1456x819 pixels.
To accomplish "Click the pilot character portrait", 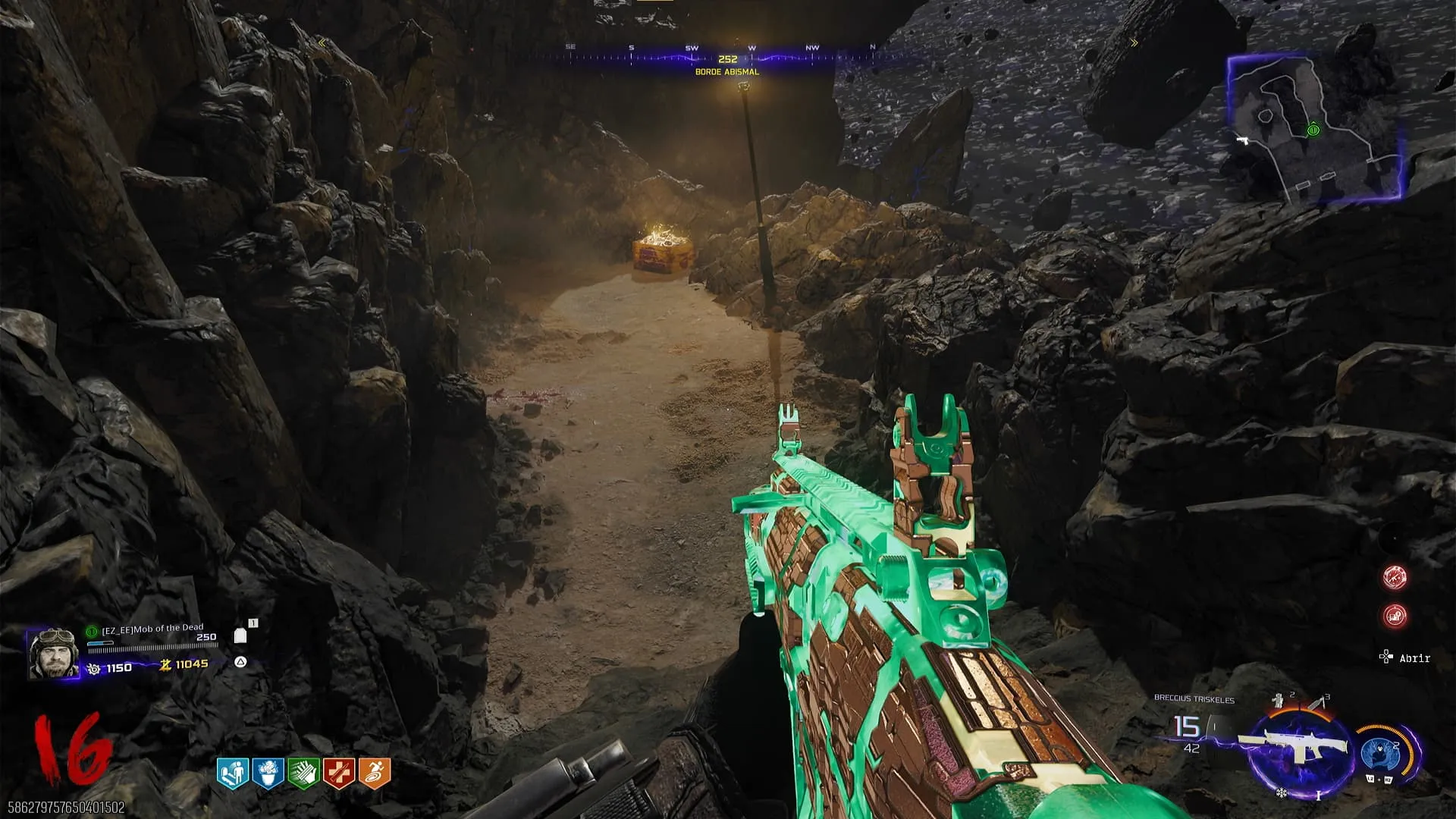I will [53, 653].
